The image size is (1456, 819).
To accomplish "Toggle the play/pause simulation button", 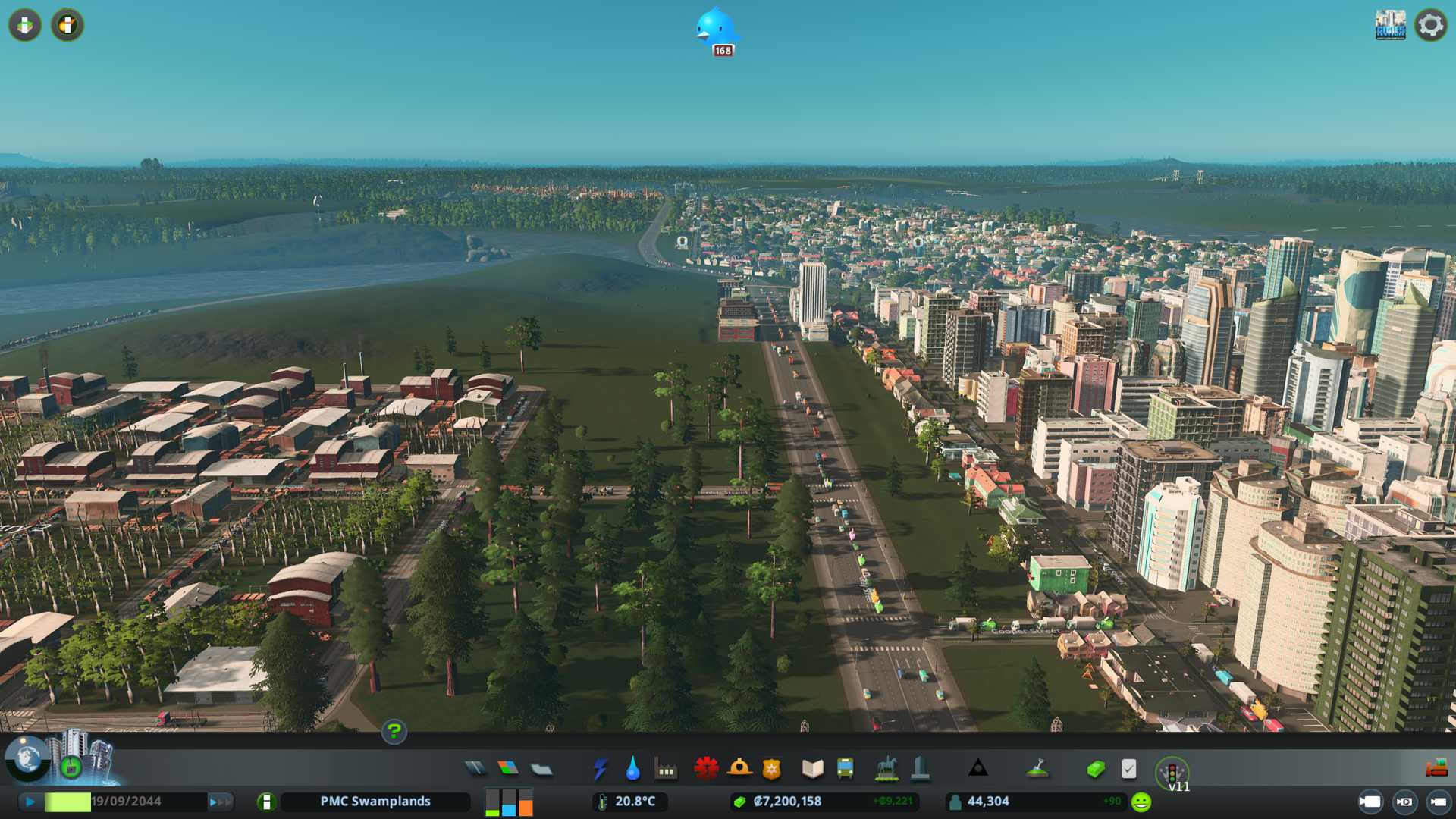I will (30, 802).
